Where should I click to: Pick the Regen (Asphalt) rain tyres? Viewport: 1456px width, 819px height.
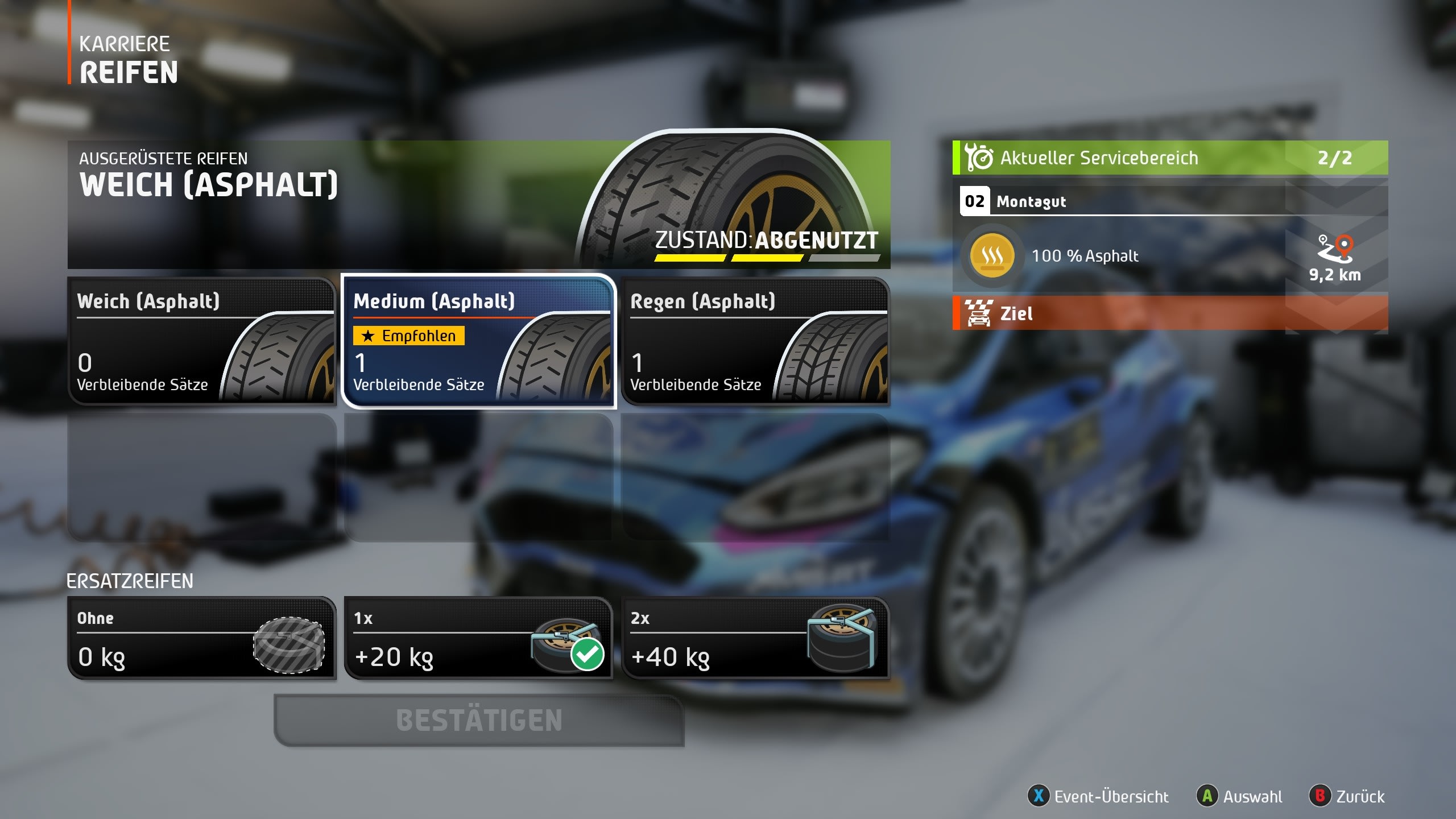click(755, 341)
